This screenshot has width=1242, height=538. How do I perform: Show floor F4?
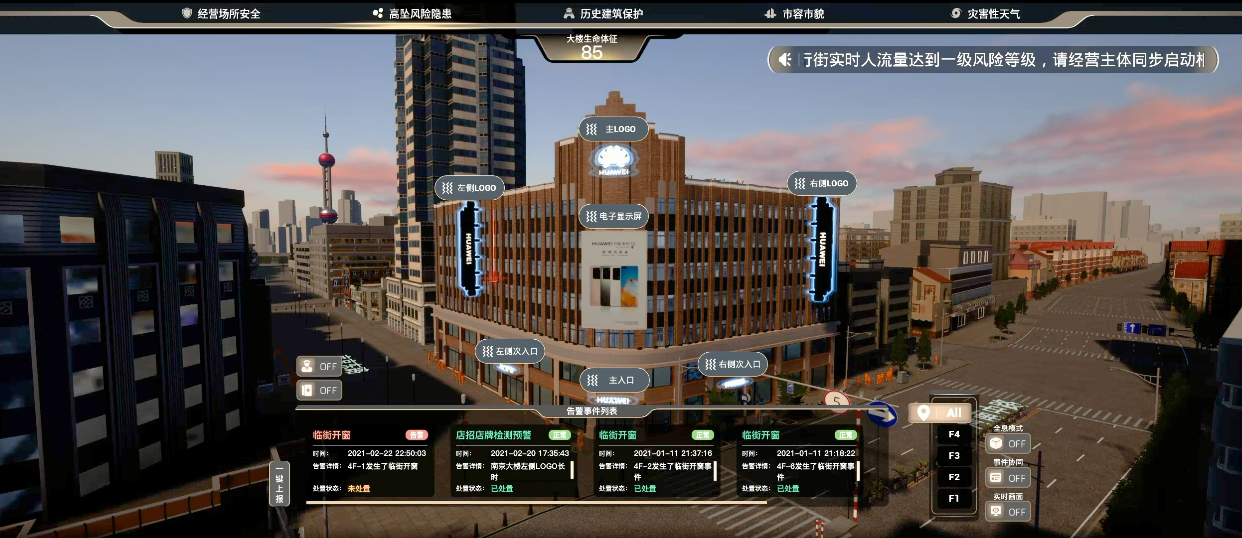(x=953, y=434)
